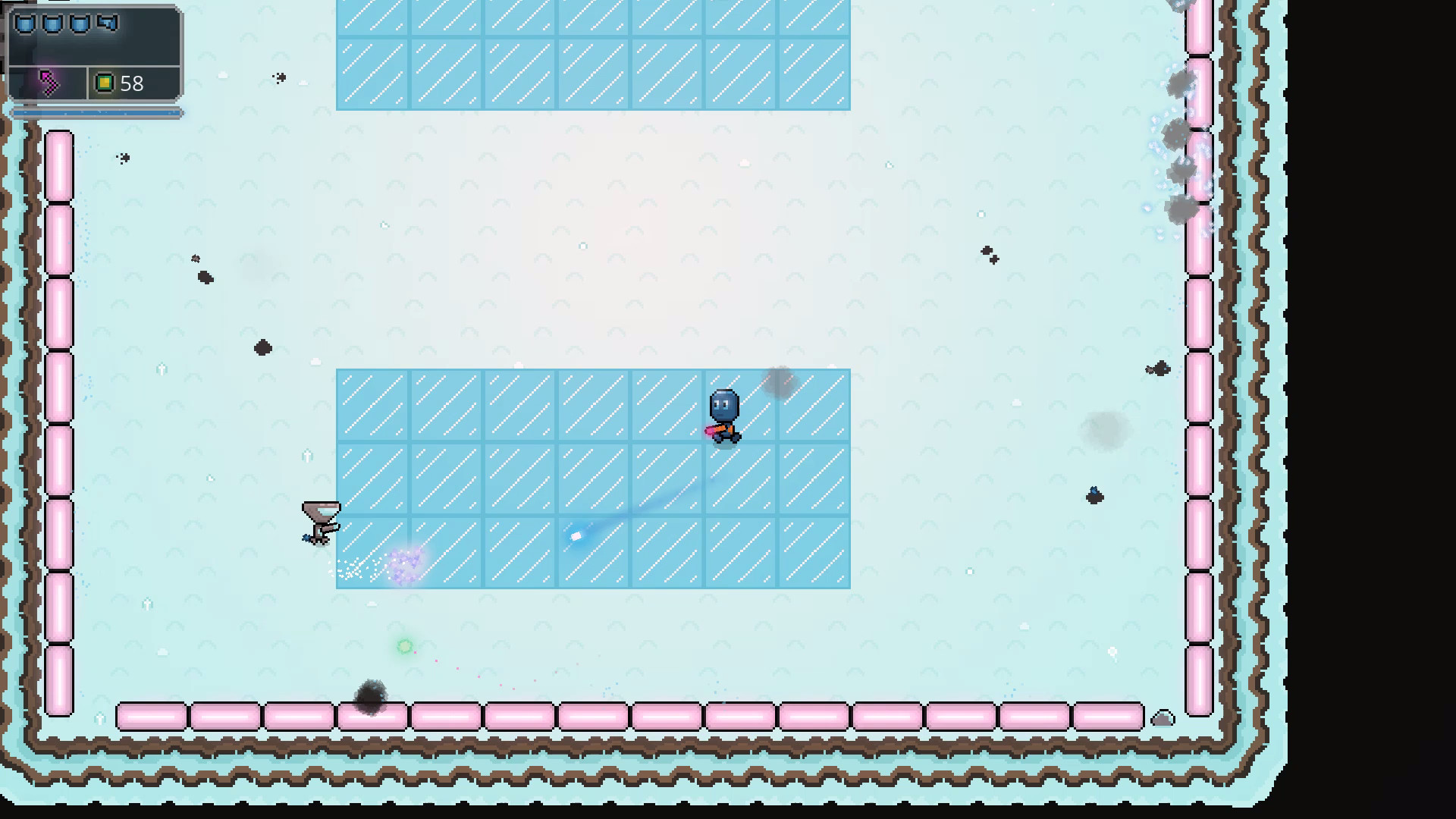This screenshot has height=819, width=1456.
Task: Click the satellite-dish turret enemy
Action: (322, 519)
